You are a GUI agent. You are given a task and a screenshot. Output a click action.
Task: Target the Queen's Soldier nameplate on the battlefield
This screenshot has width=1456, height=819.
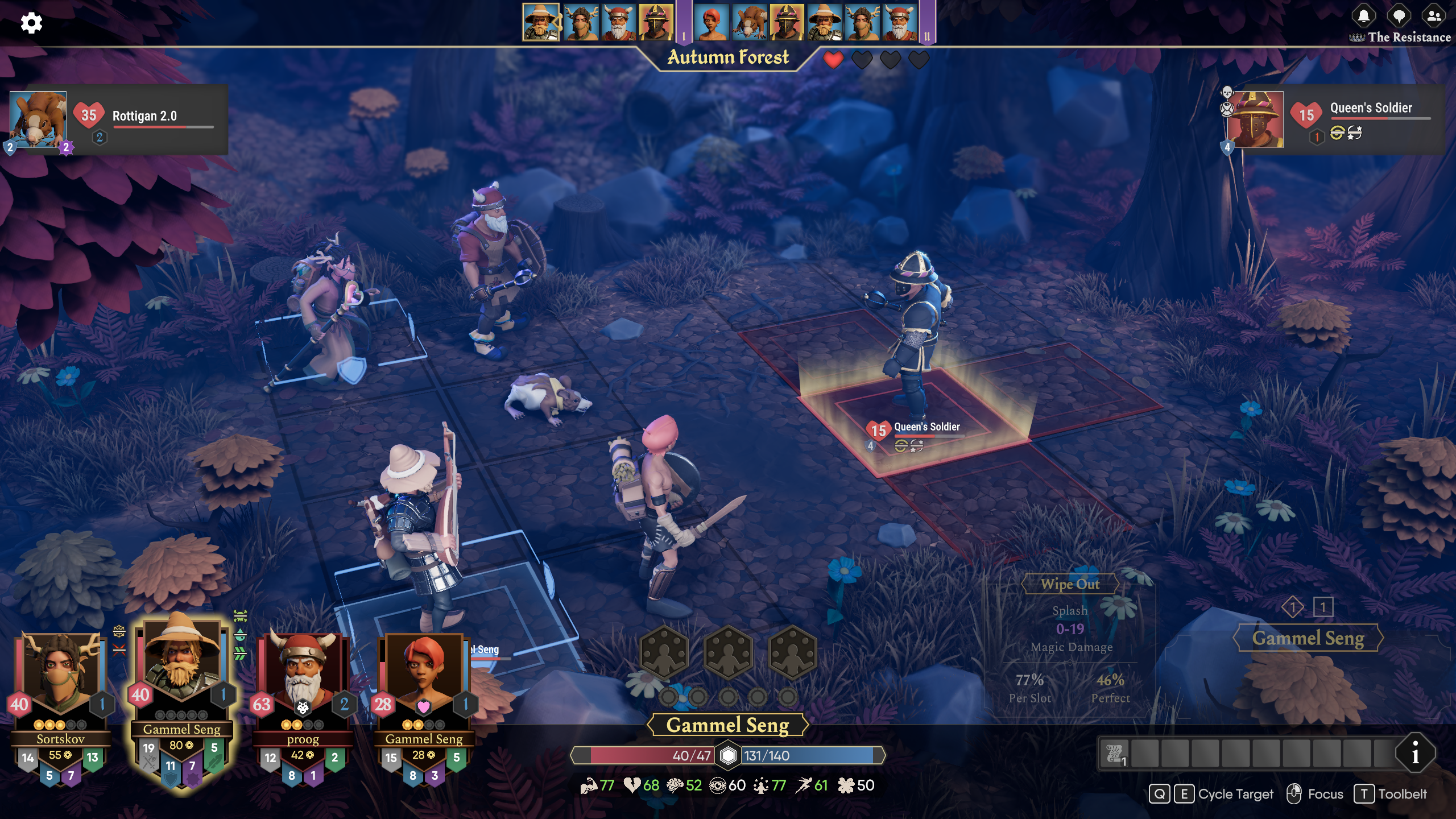(926, 428)
